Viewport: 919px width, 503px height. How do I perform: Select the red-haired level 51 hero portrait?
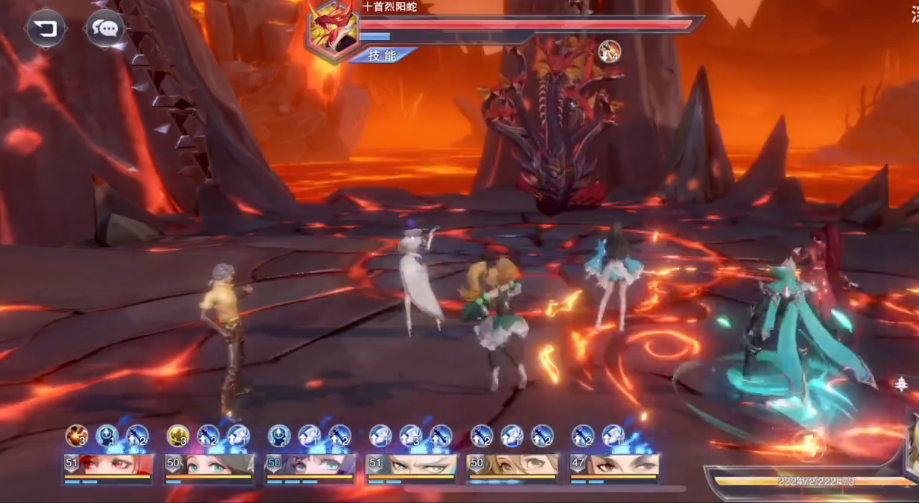(x=108, y=465)
